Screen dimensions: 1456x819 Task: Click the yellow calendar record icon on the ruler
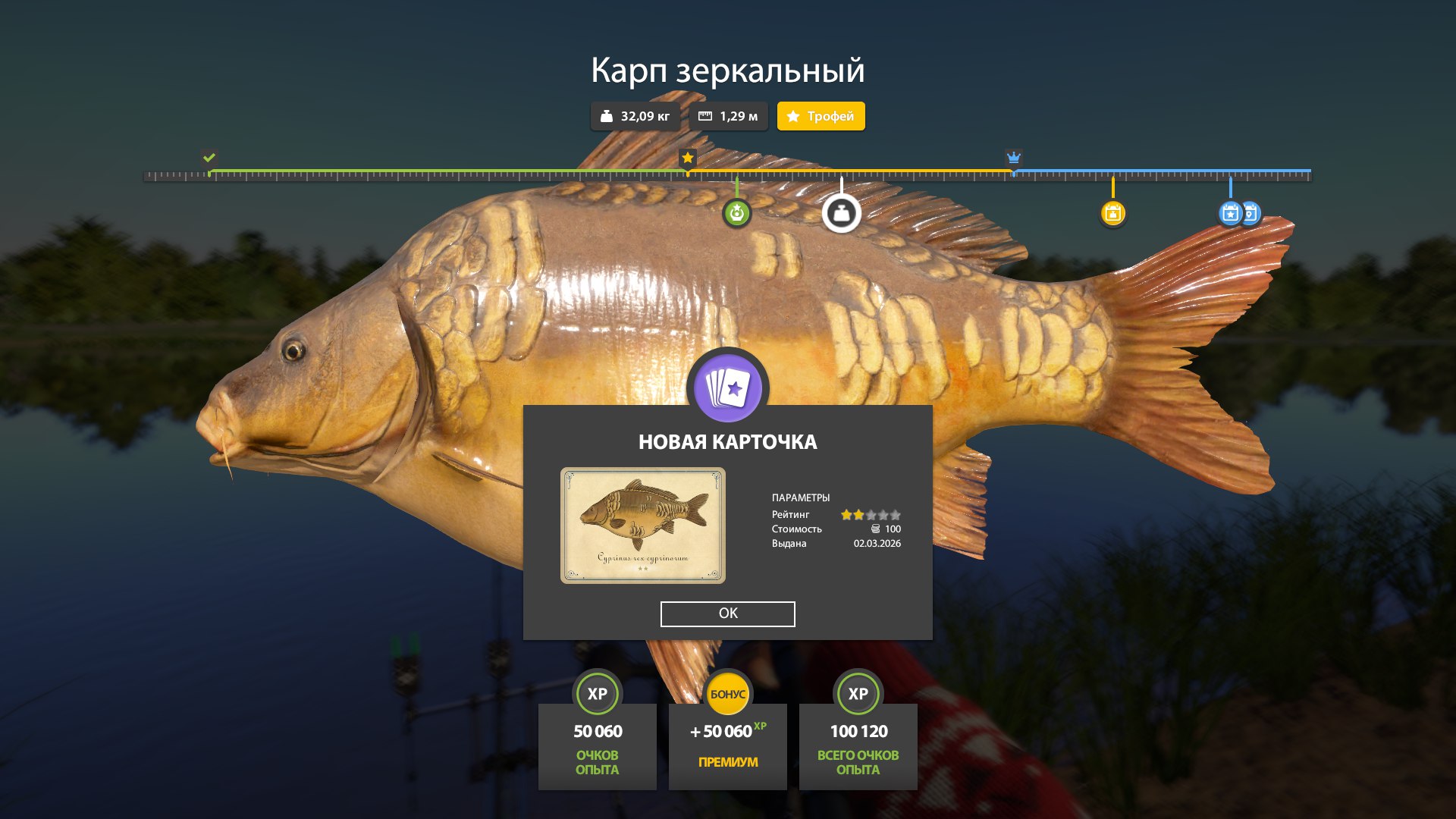click(1112, 213)
